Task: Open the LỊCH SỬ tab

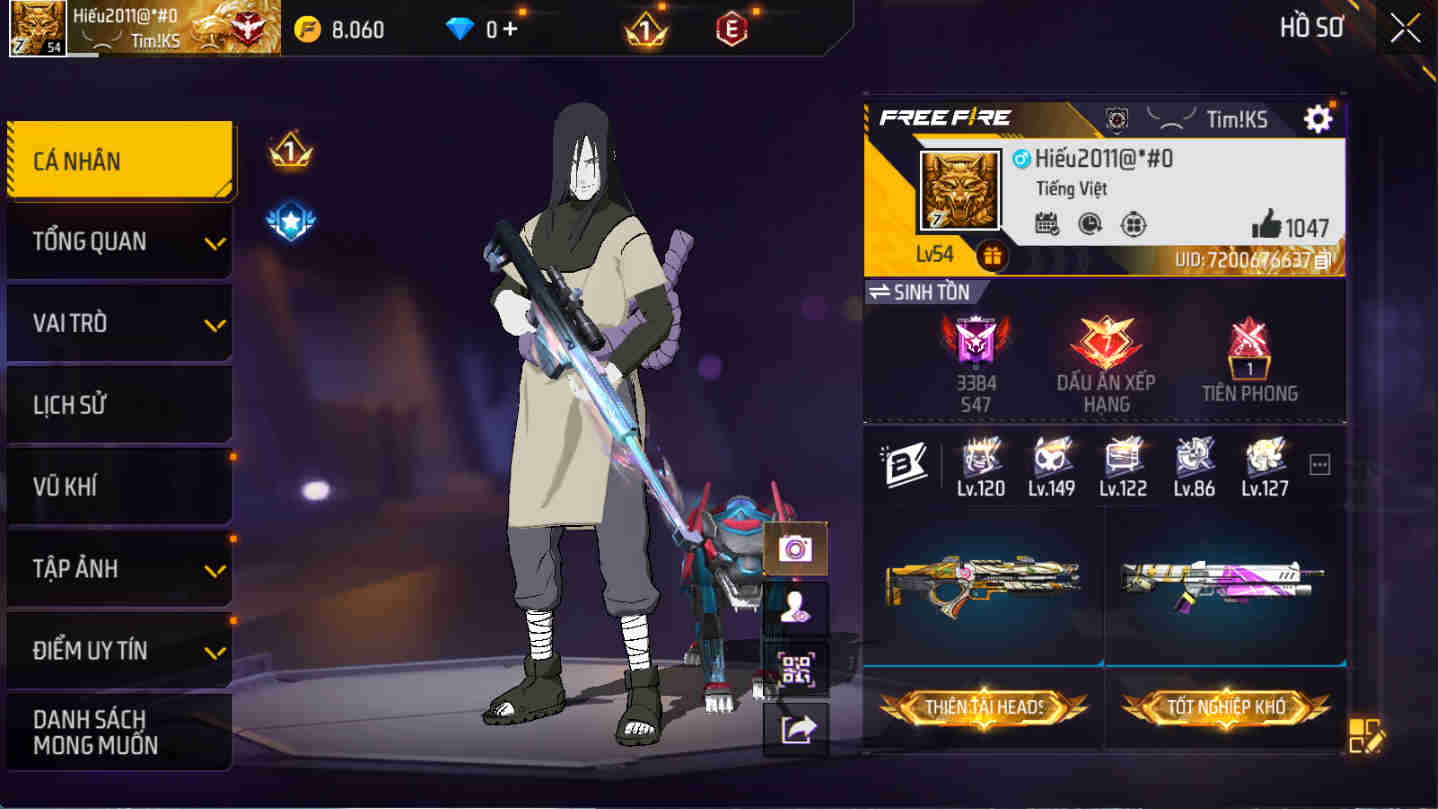Action: coord(119,404)
